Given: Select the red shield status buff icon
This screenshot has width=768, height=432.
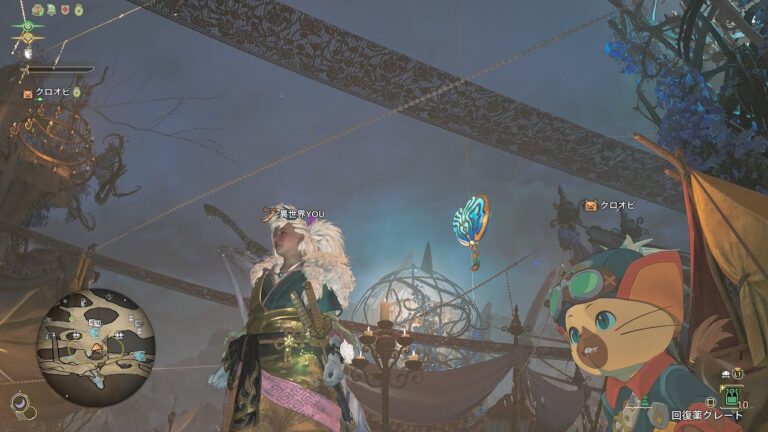Looking at the screenshot, I should (x=66, y=10).
